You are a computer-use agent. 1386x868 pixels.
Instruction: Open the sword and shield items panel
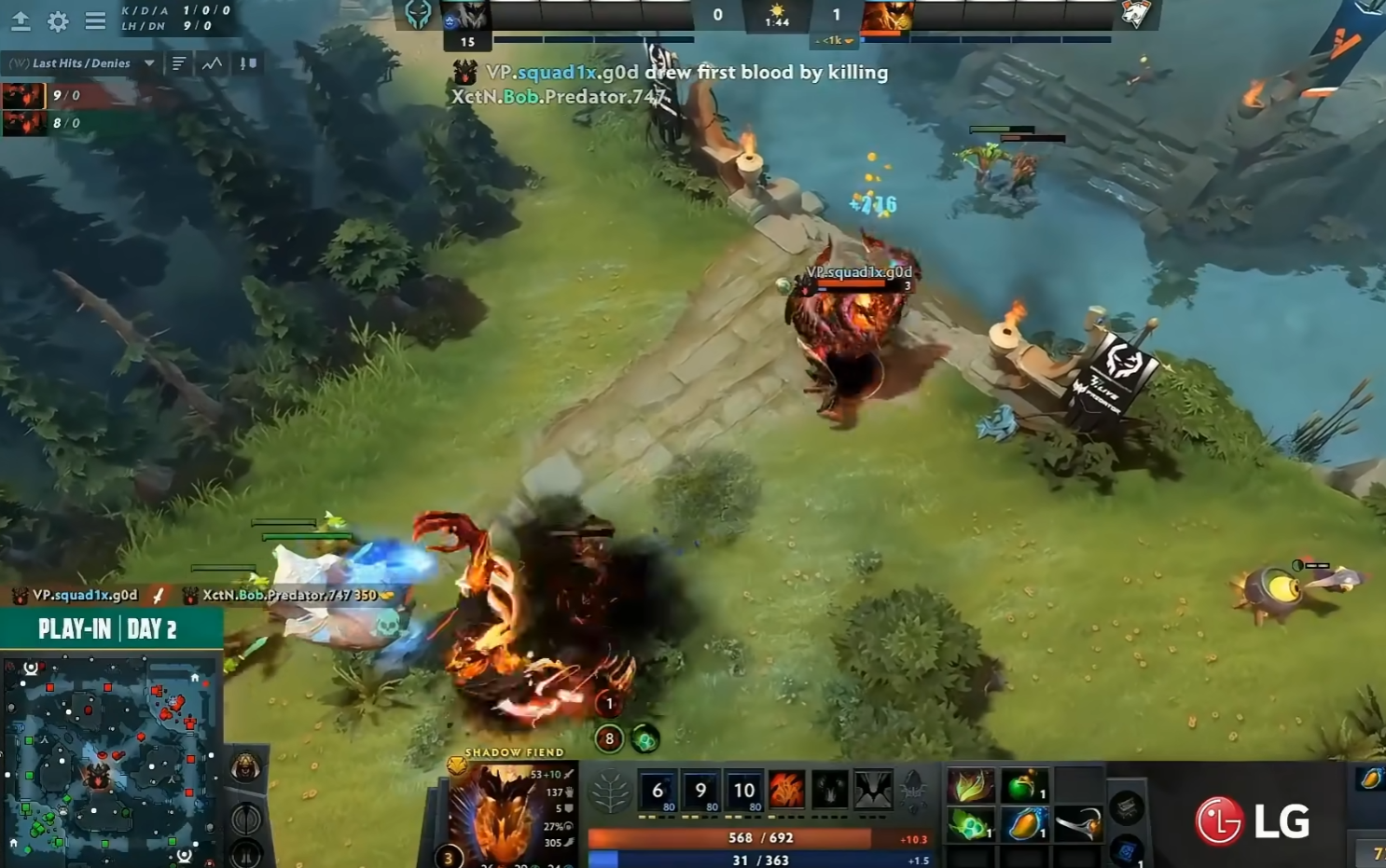coord(248,63)
